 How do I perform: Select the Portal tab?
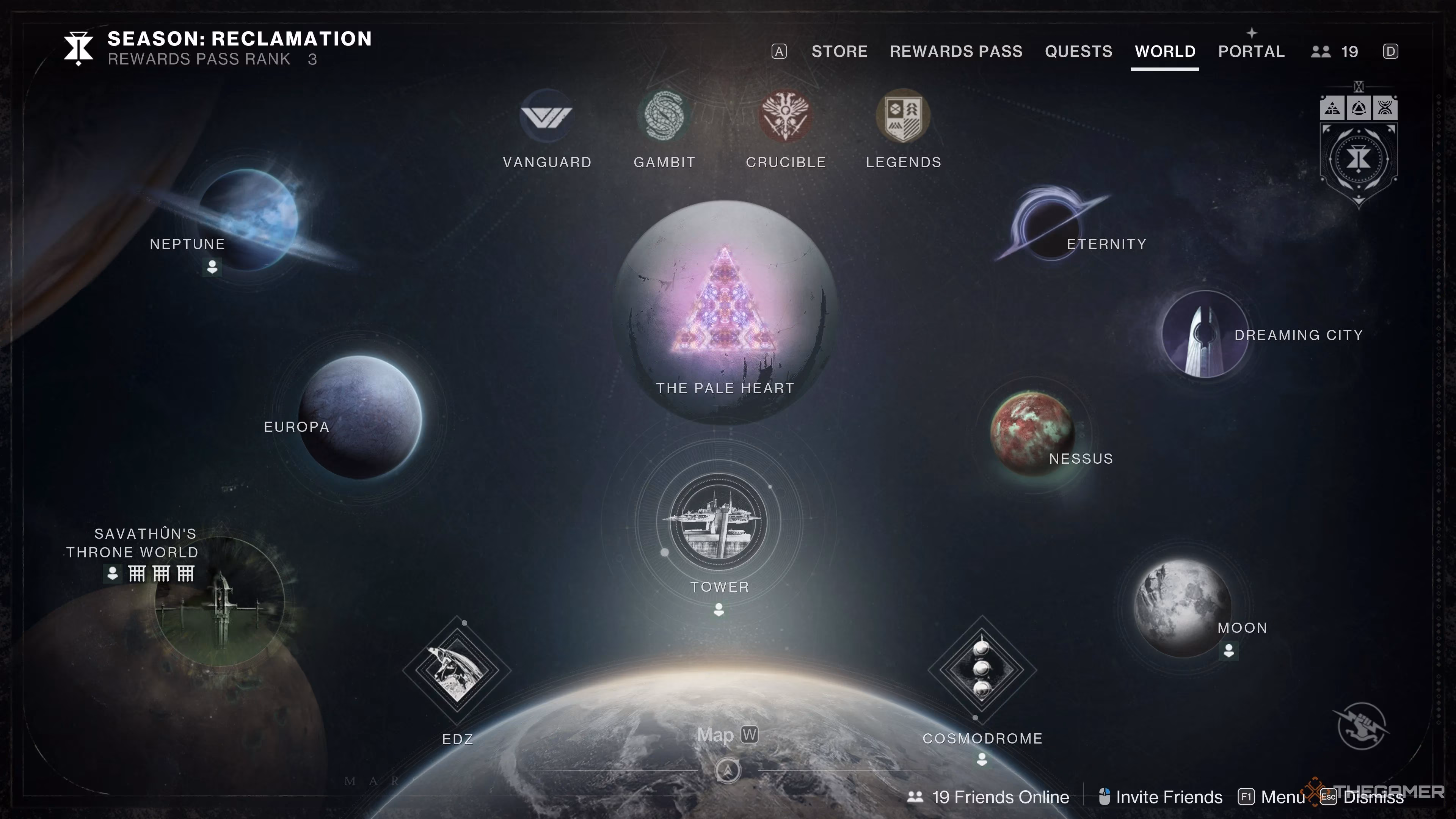pyautogui.click(x=1251, y=52)
